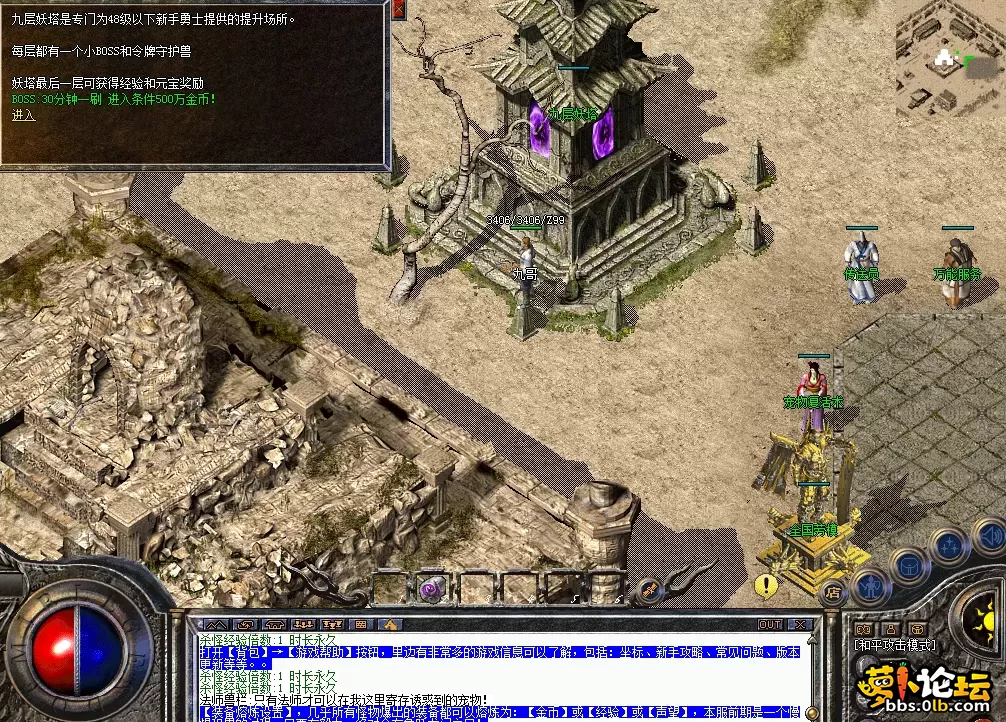This screenshot has height=722, width=1006.
Task: Click the OUT button on chat panel
Action: [770, 625]
